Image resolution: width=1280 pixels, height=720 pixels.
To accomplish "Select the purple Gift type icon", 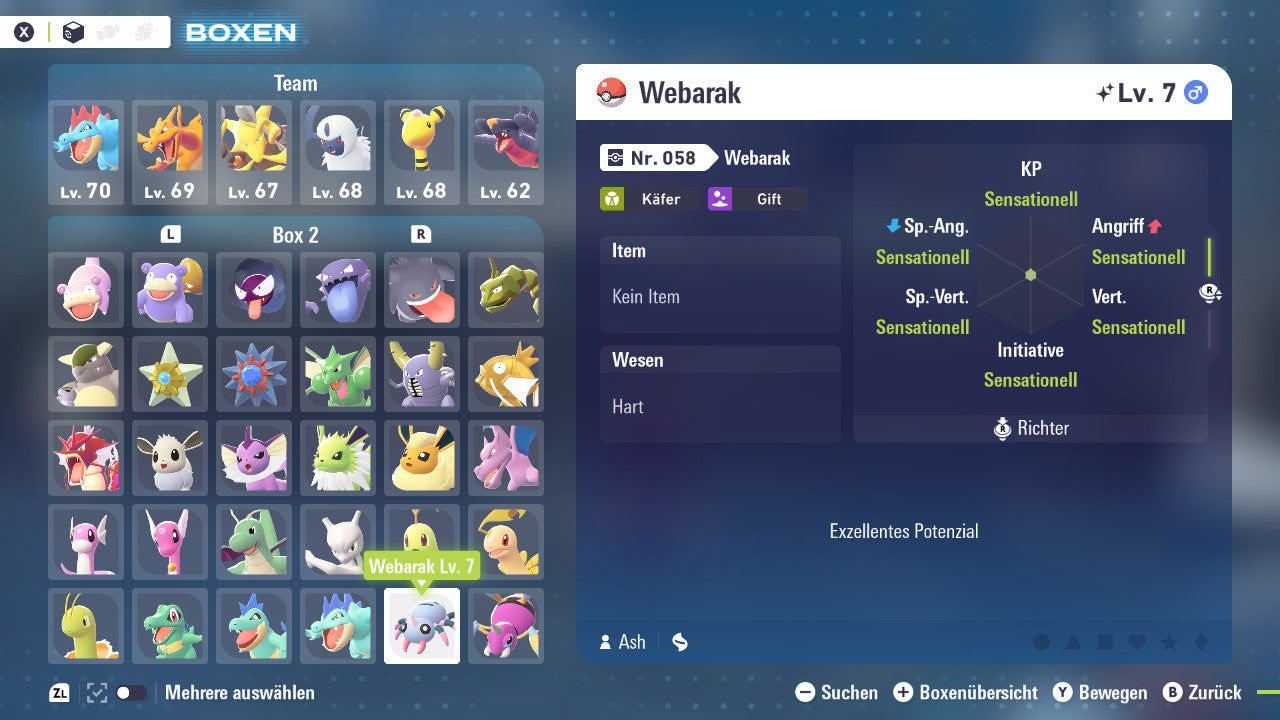I will click(720, 198).
